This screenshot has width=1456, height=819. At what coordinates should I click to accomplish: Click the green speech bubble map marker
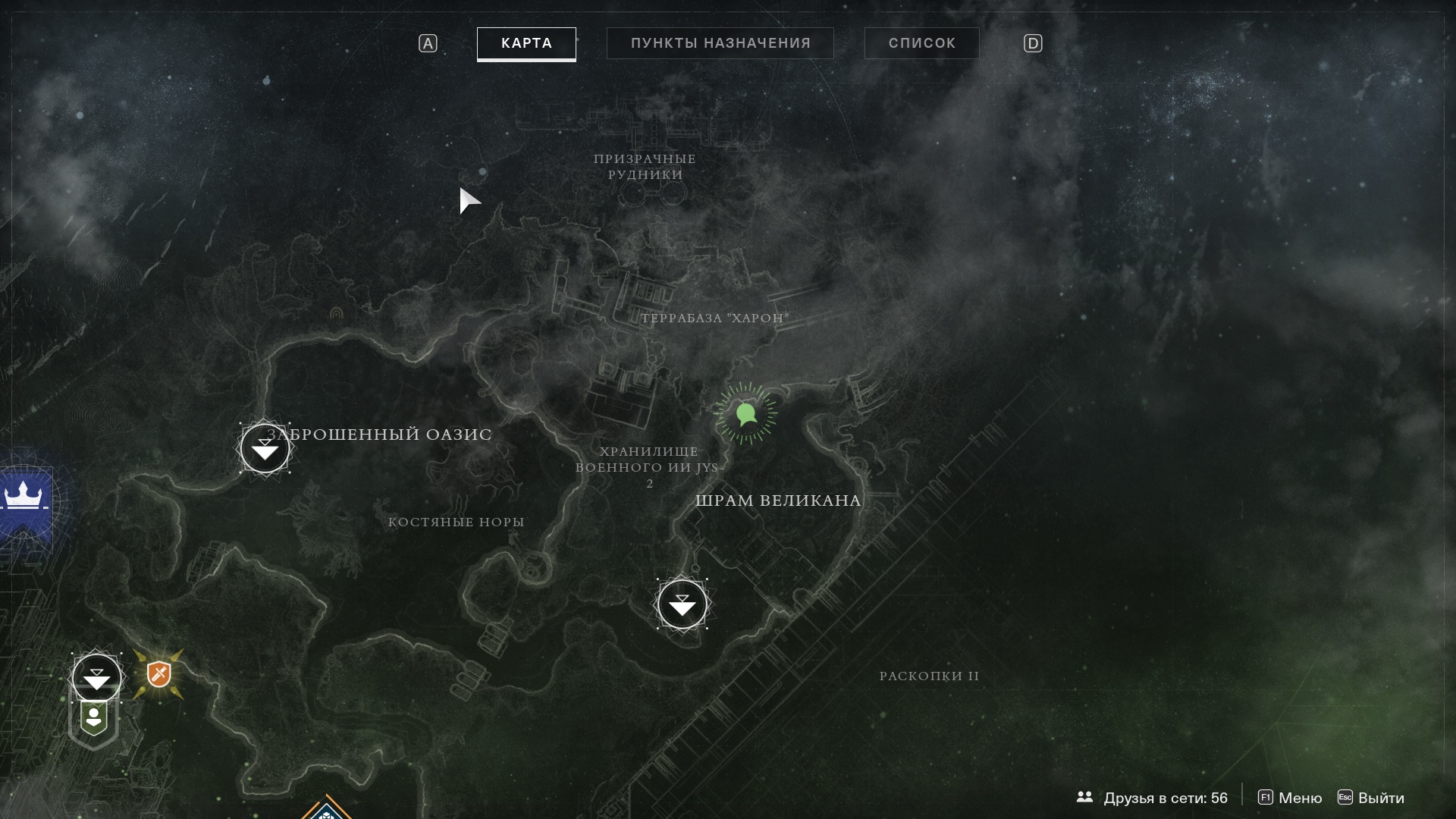pos(745,414)
